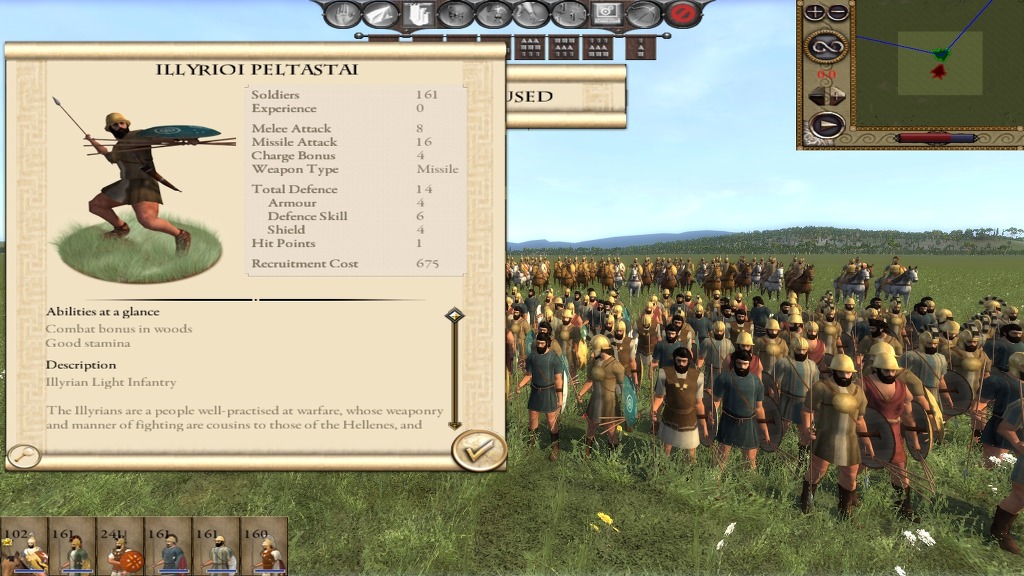Select the 241-man unit card with orange shield
Viewport: 1024px width, 576px height.
(120, 546)
